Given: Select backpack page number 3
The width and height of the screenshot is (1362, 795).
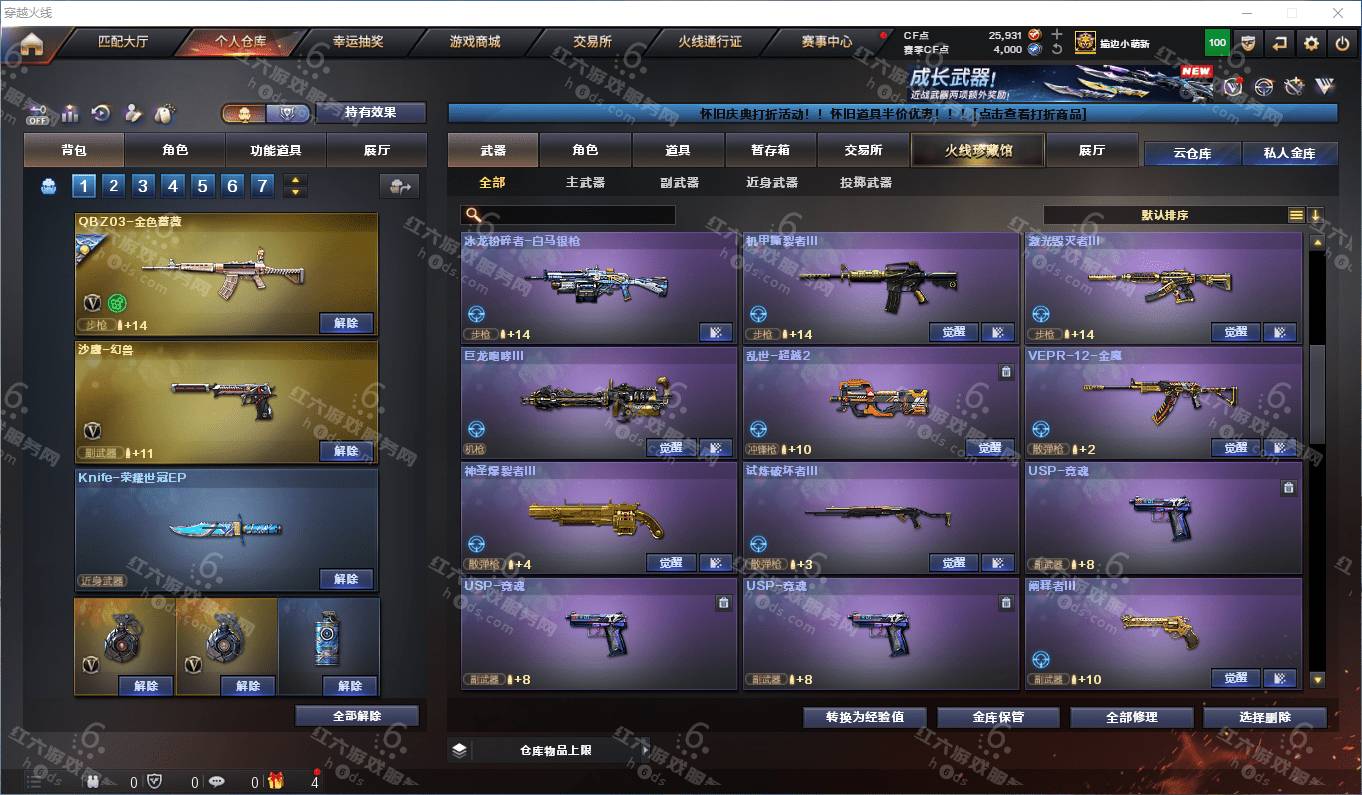Looking at the screenshot, I should (x=143, y=185).
